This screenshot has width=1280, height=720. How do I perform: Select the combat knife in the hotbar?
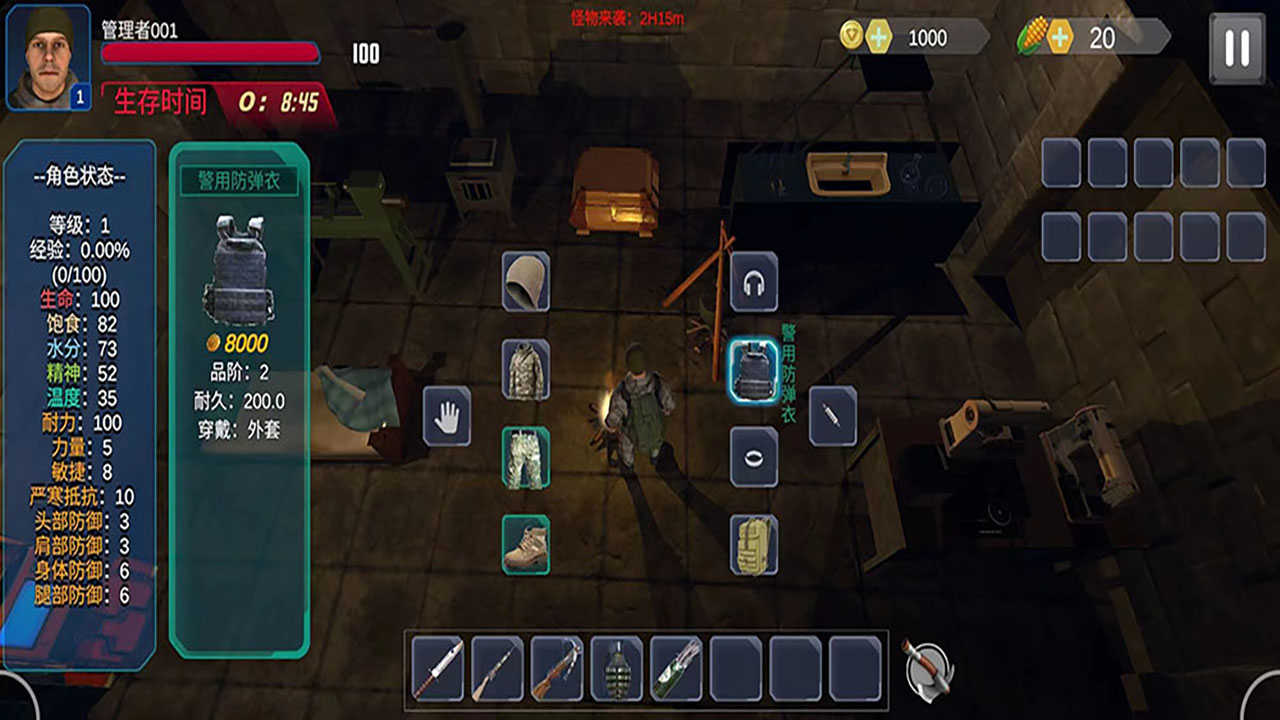[x=438, y=669]
